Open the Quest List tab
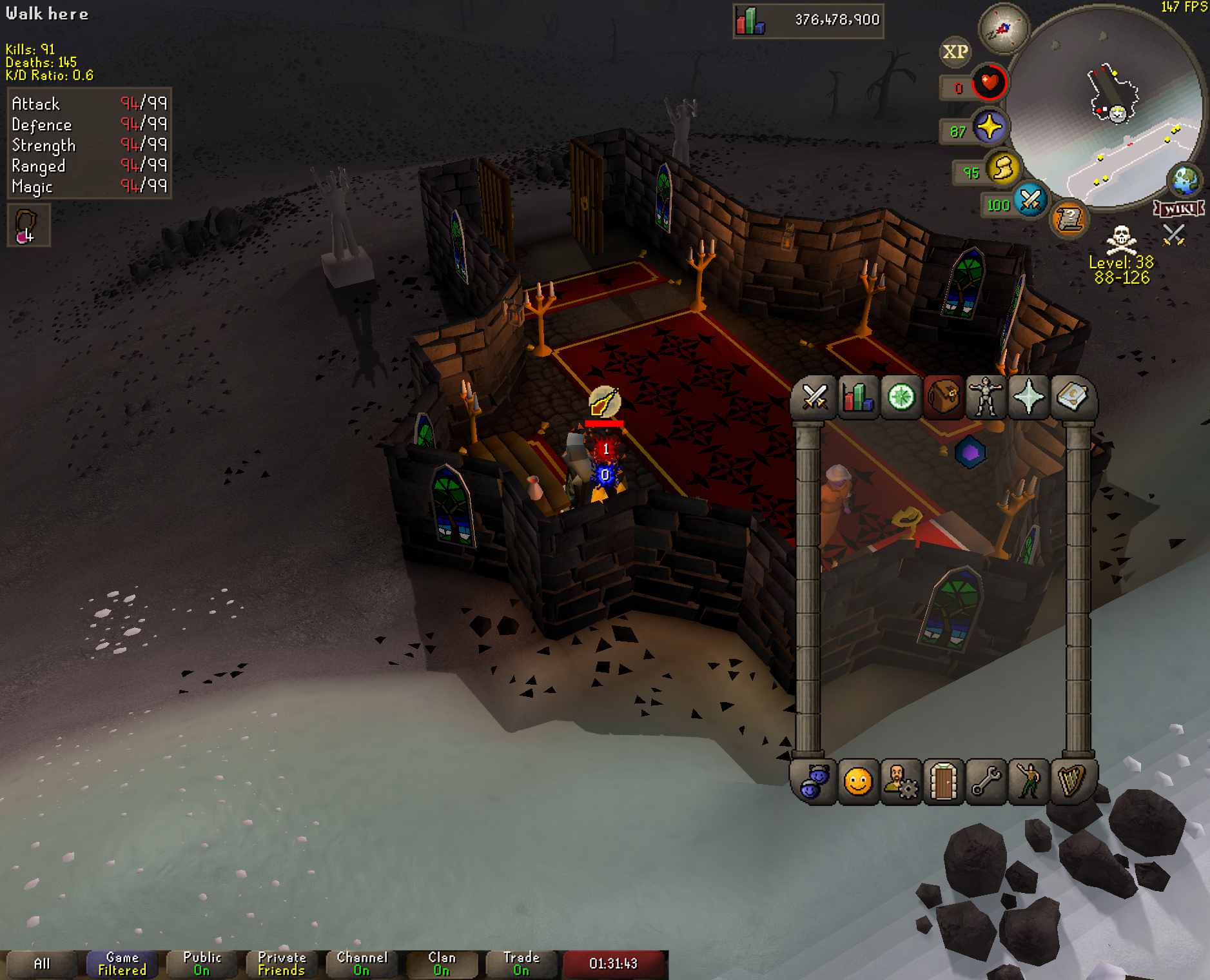The height and width of the screenshot is (980, 1210). (901, 397)
